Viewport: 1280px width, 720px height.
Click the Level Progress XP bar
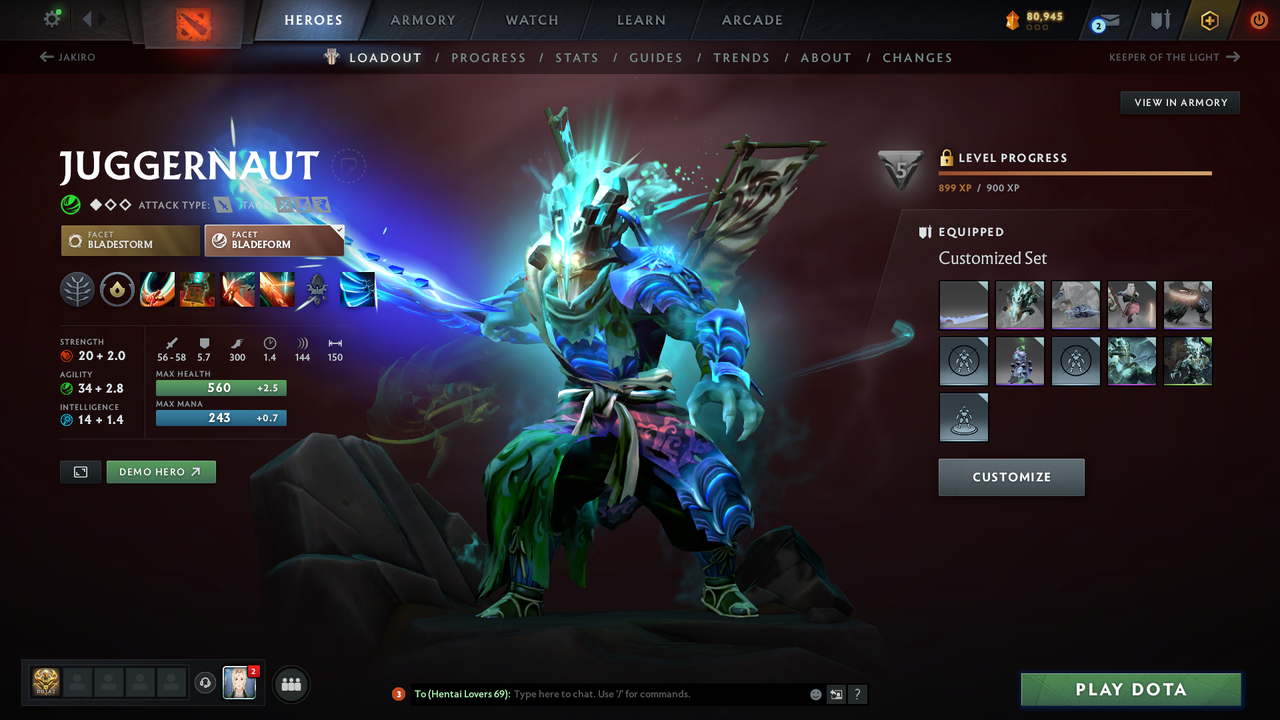click(1075, 172)
